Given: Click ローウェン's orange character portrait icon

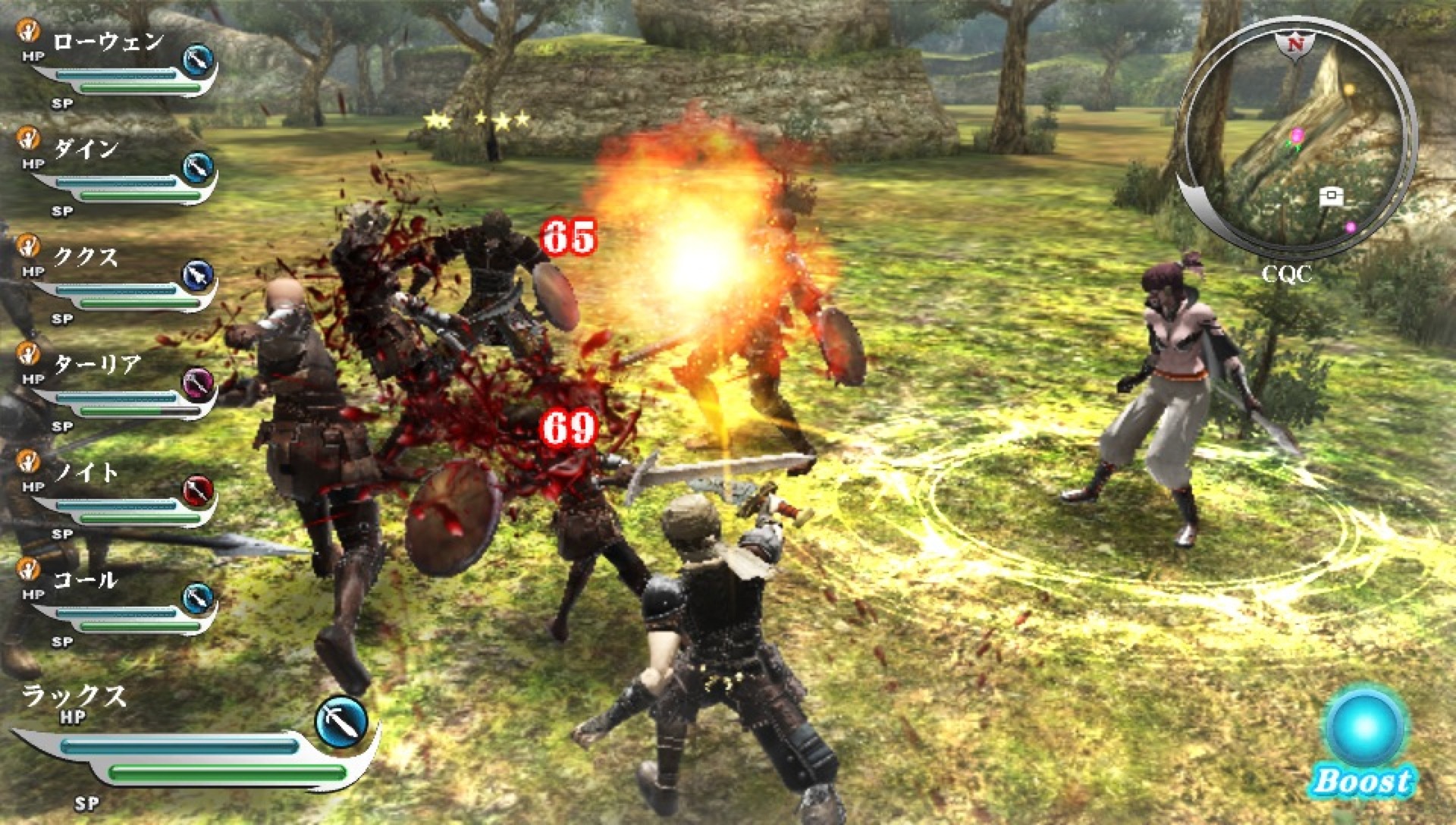Looking at the screenshot, I should coord(28,32).
